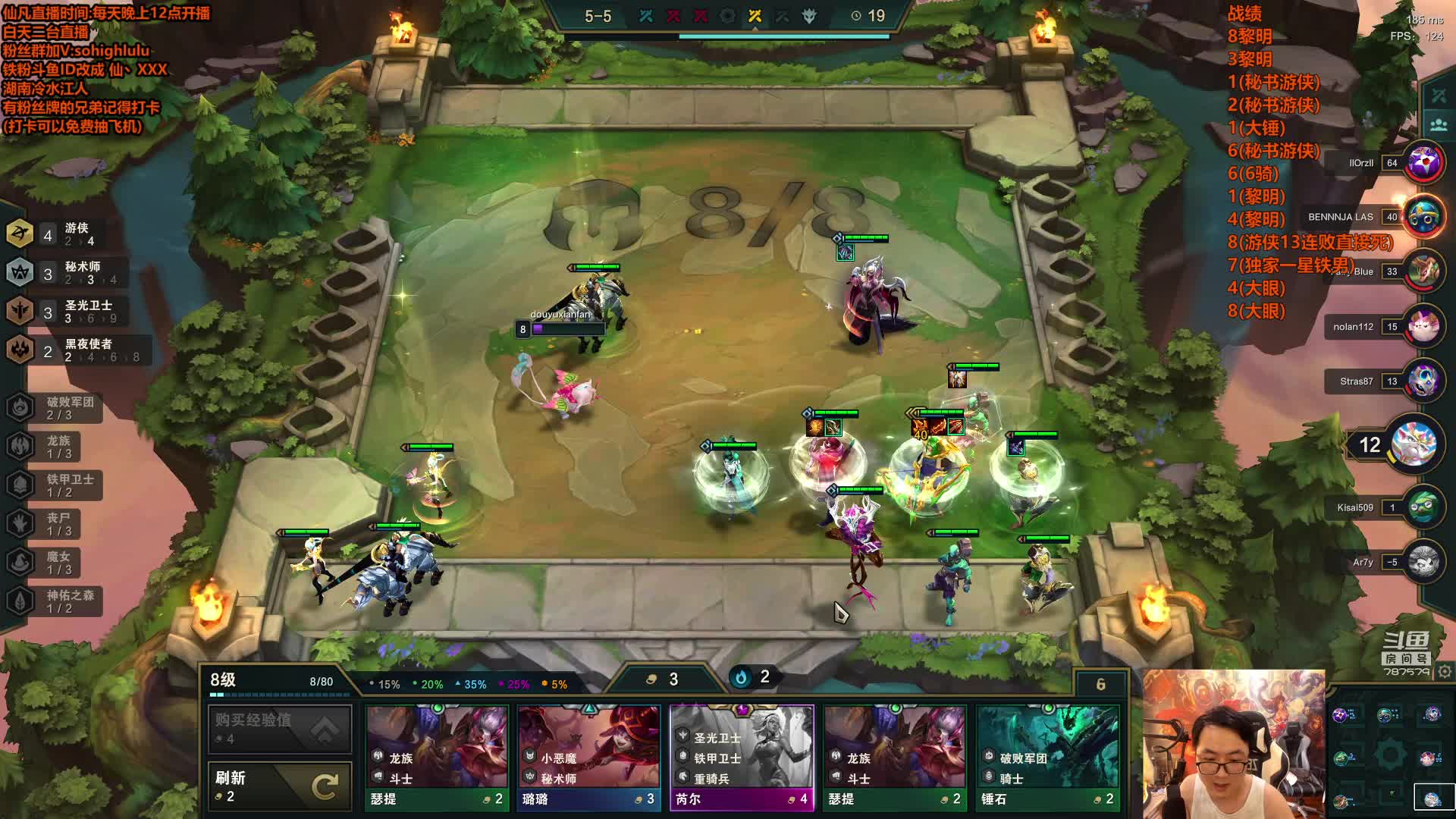Viewport: 1456px width, 819px height.
Task: Buy experience with the 购买经验值 button
Action: tap(279, 728)
